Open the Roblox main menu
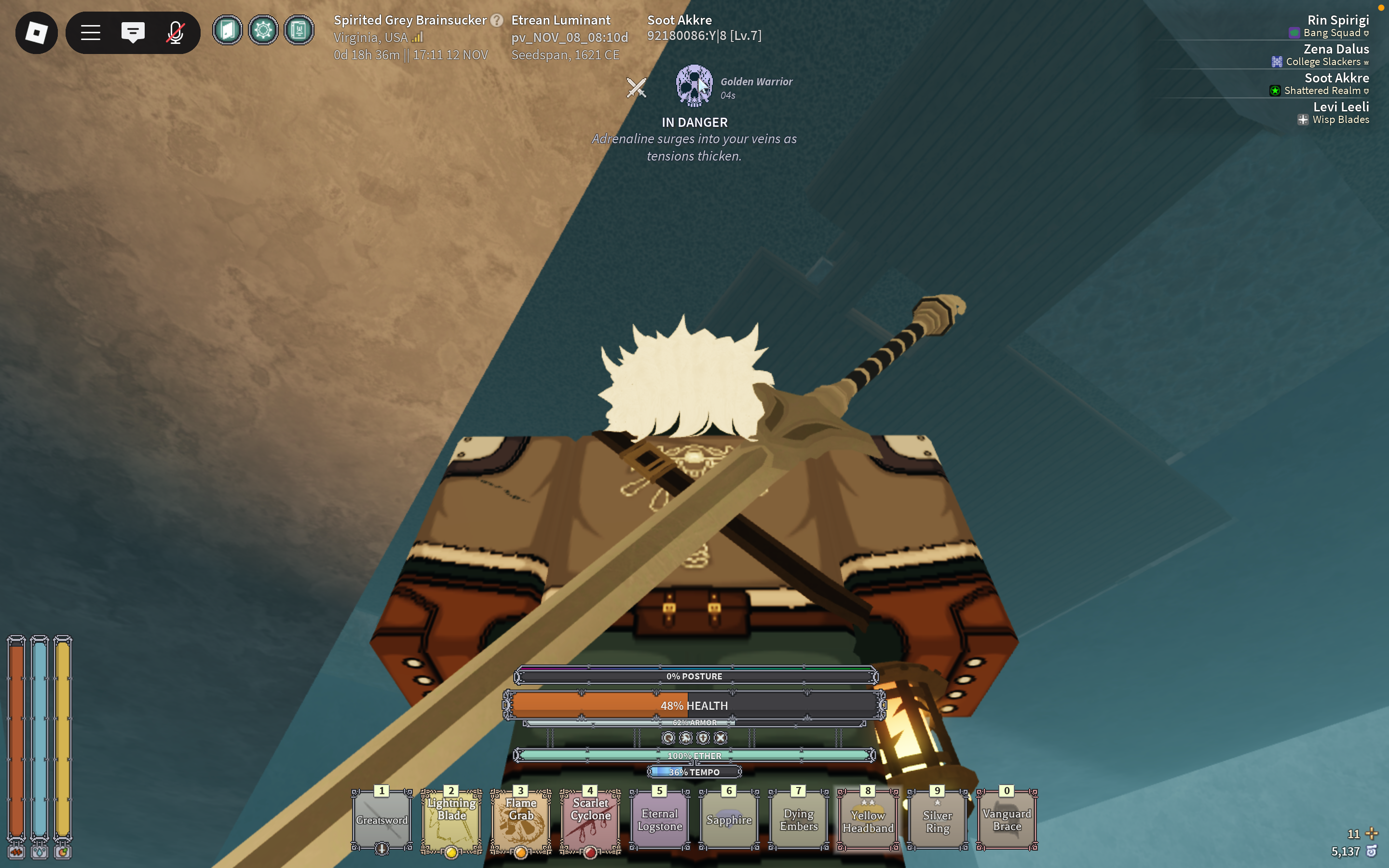 pos(36,33)
